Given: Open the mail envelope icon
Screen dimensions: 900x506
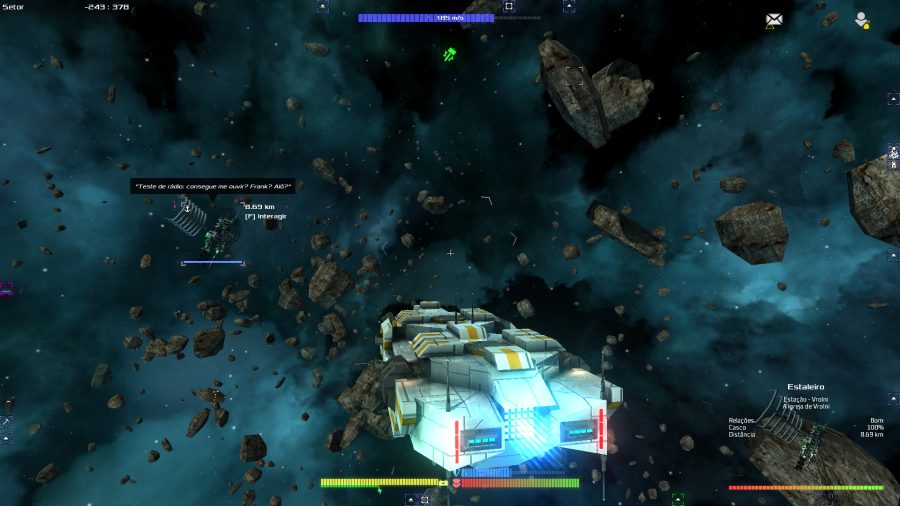Looking at the screenshot, I should pyautogui.click(x=774, y=19).
